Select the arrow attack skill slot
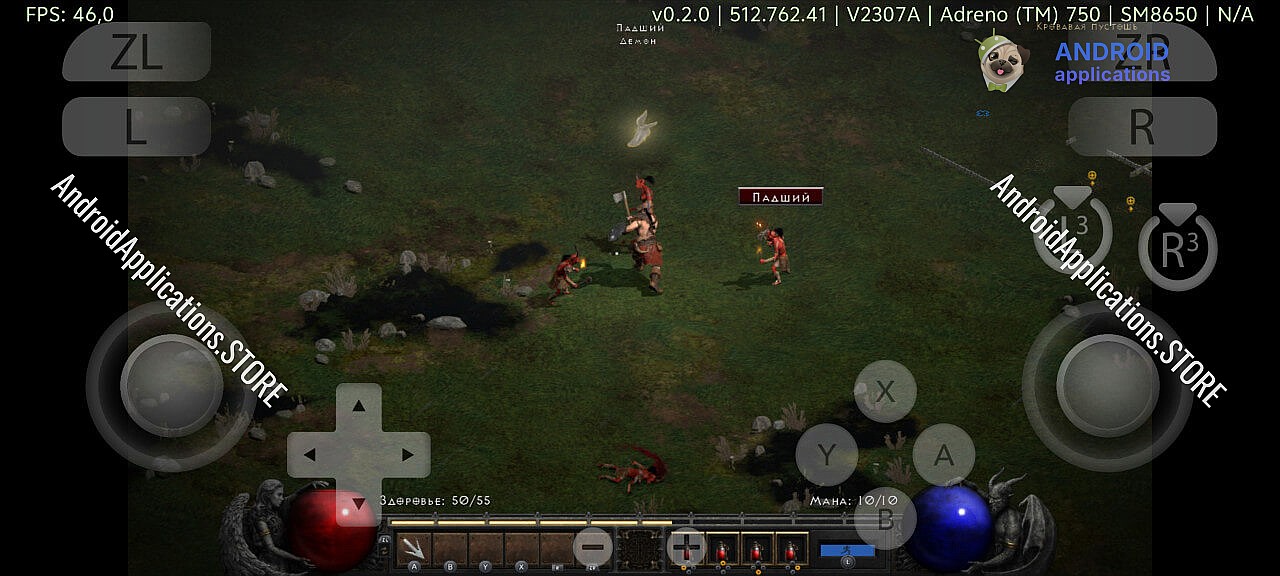 coord(414,548)
